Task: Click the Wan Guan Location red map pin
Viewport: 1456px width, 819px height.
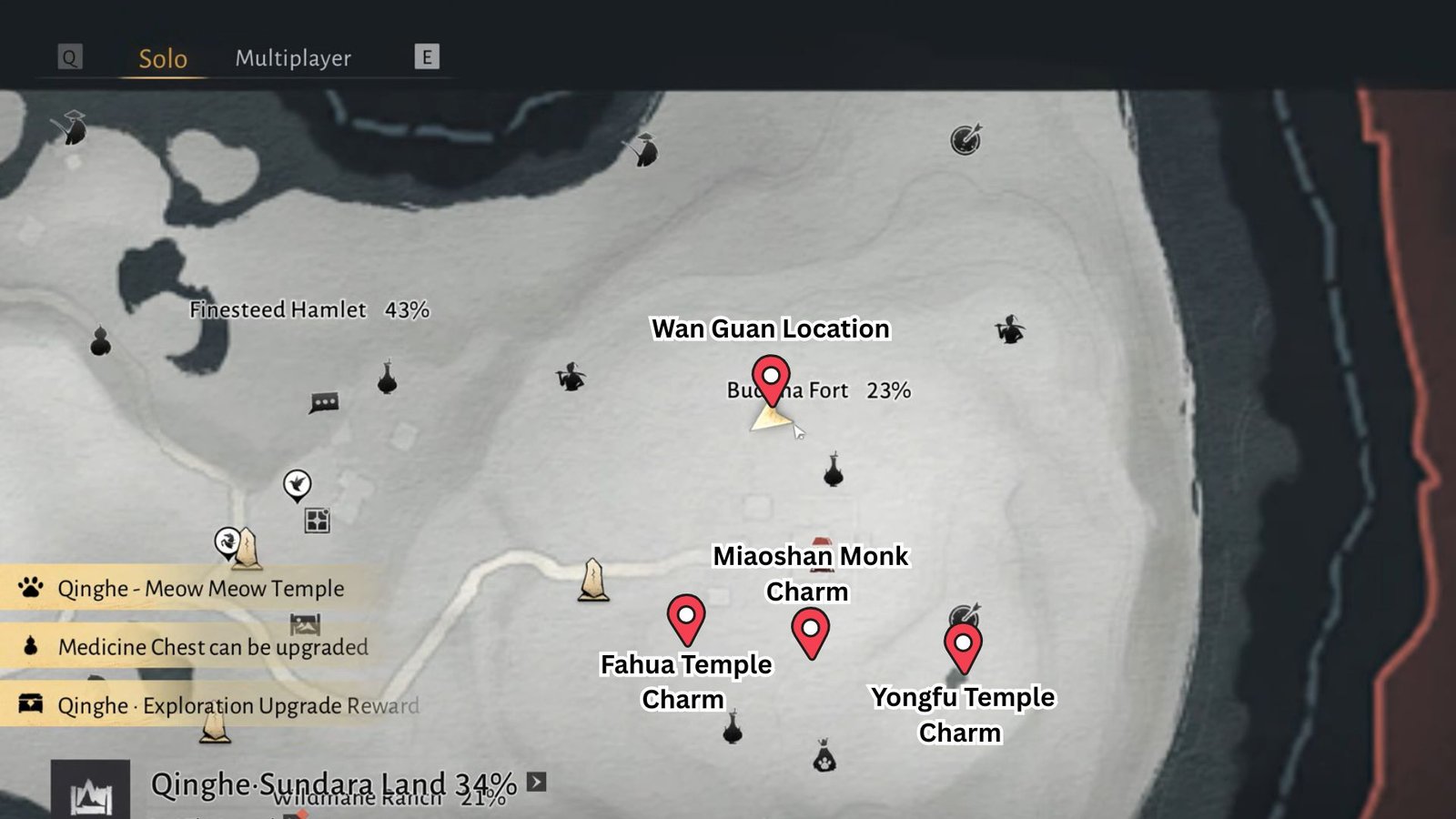Action: click(x=771, y=375)
